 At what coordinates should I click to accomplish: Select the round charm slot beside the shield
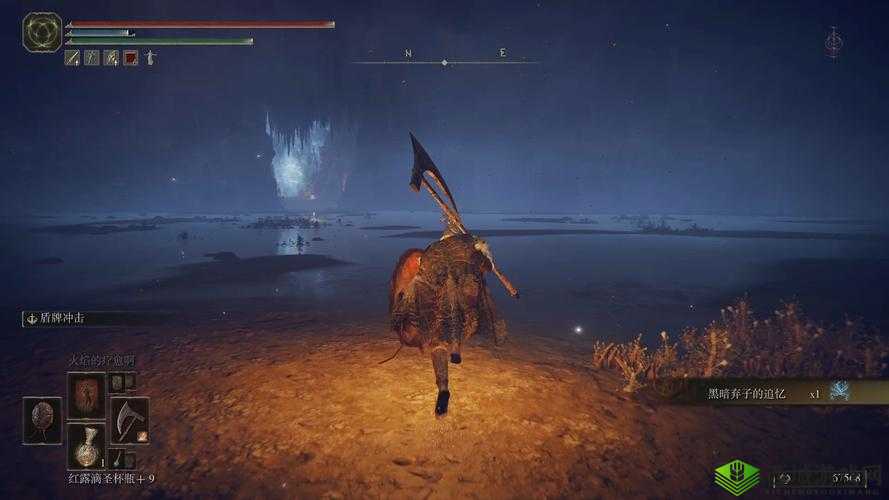point(42,420)
